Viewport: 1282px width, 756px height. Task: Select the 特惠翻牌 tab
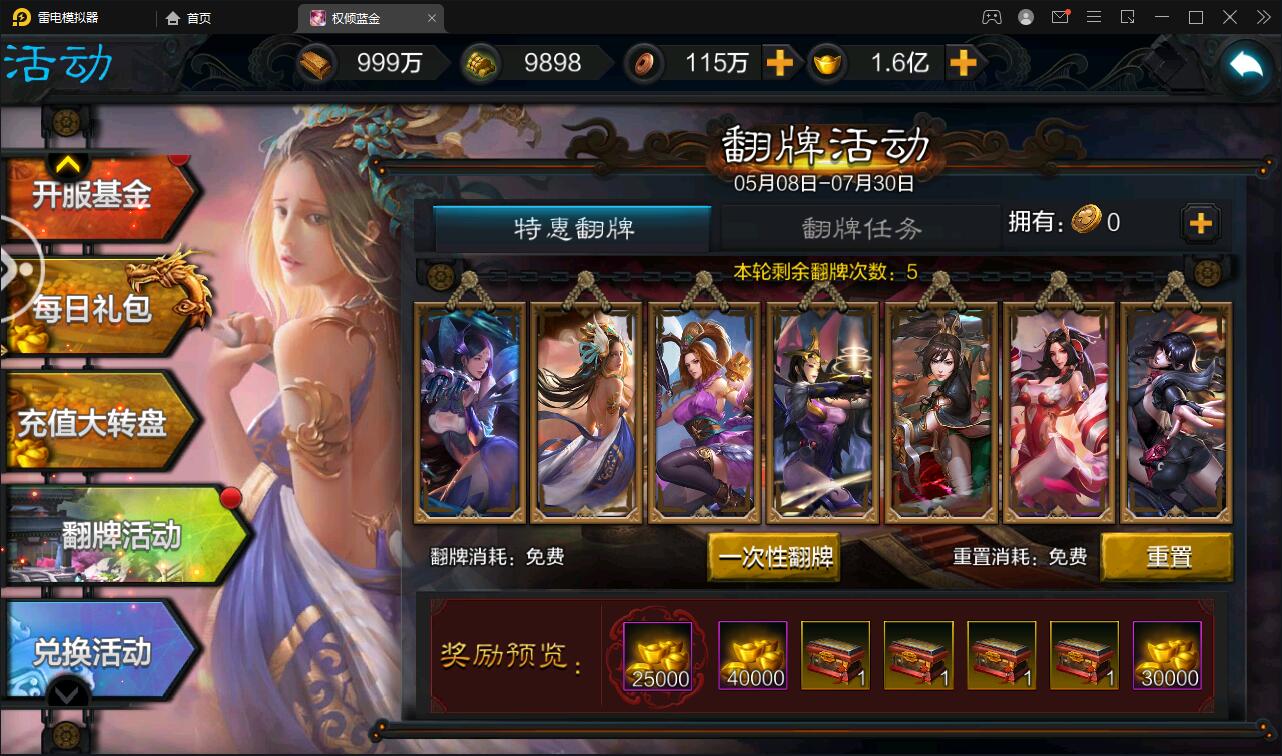(x=572, y=227)
